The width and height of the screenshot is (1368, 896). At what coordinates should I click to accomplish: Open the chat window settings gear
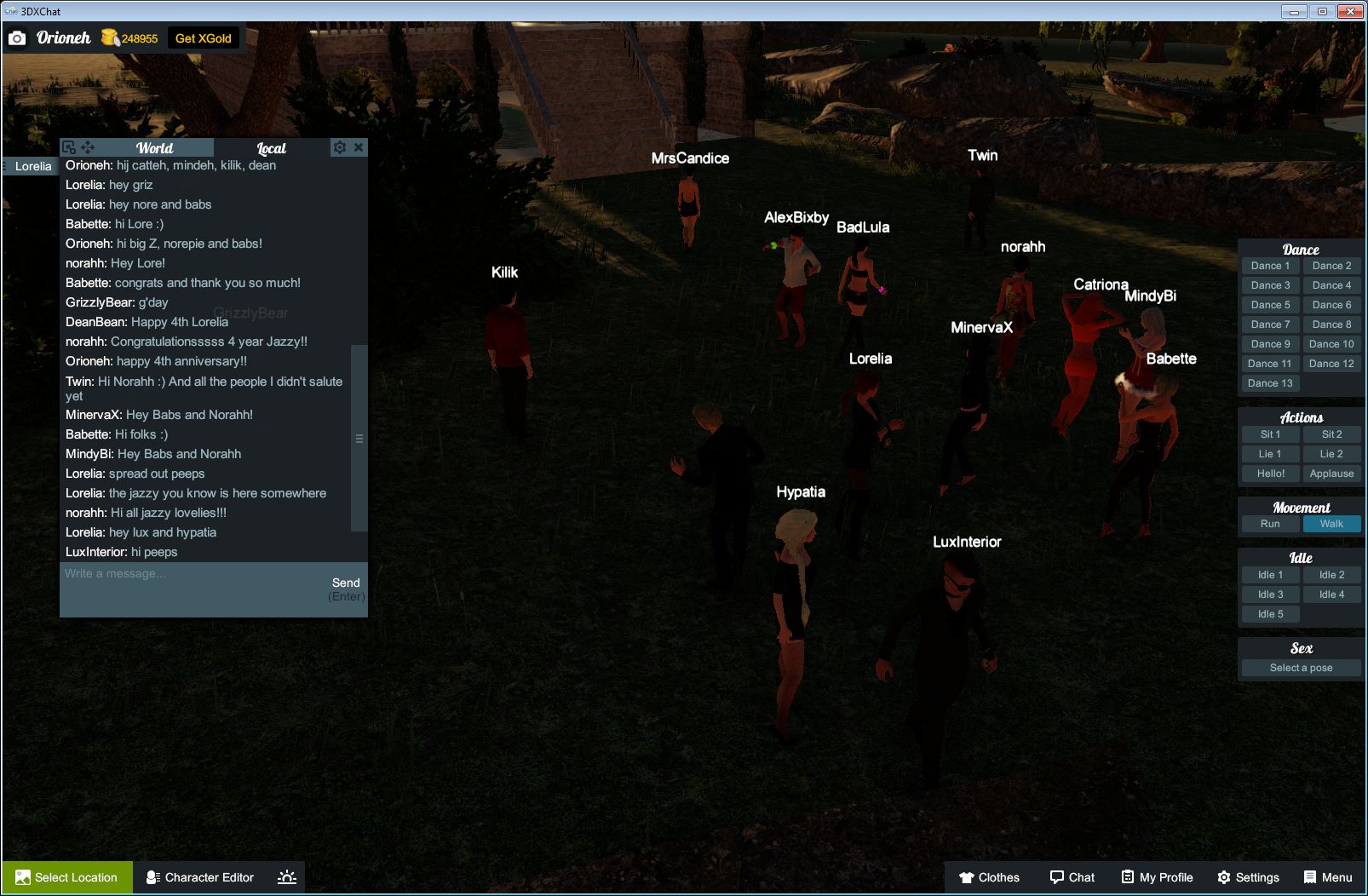coord(340,146)
